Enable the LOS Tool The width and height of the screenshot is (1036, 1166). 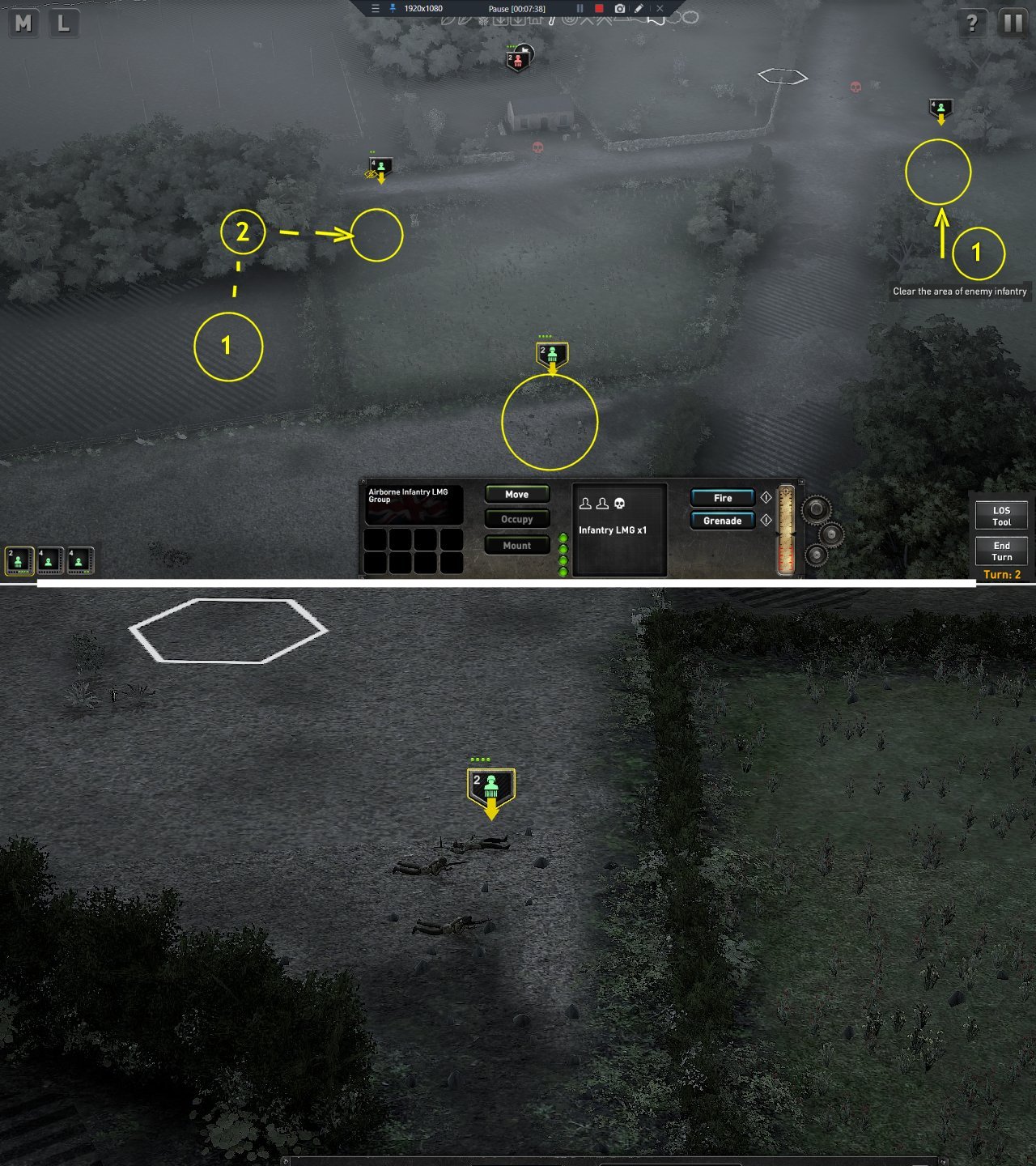click(1001, 515)
